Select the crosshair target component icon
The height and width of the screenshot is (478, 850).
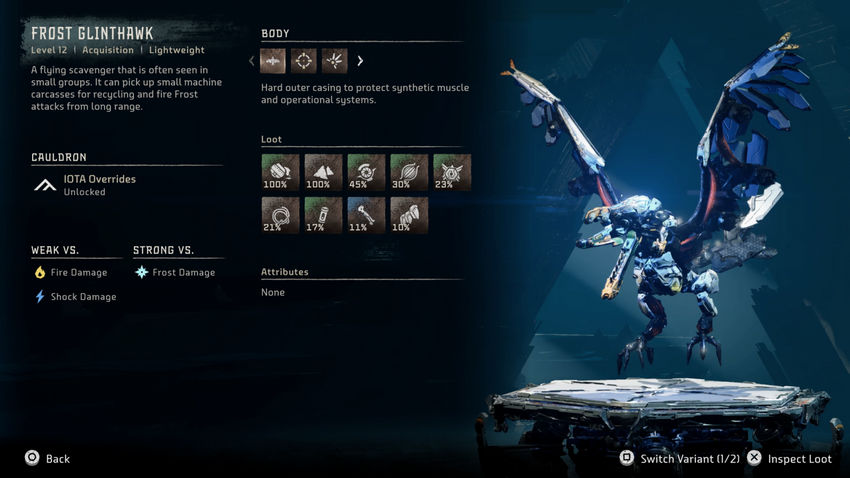(x=304, y=61)
